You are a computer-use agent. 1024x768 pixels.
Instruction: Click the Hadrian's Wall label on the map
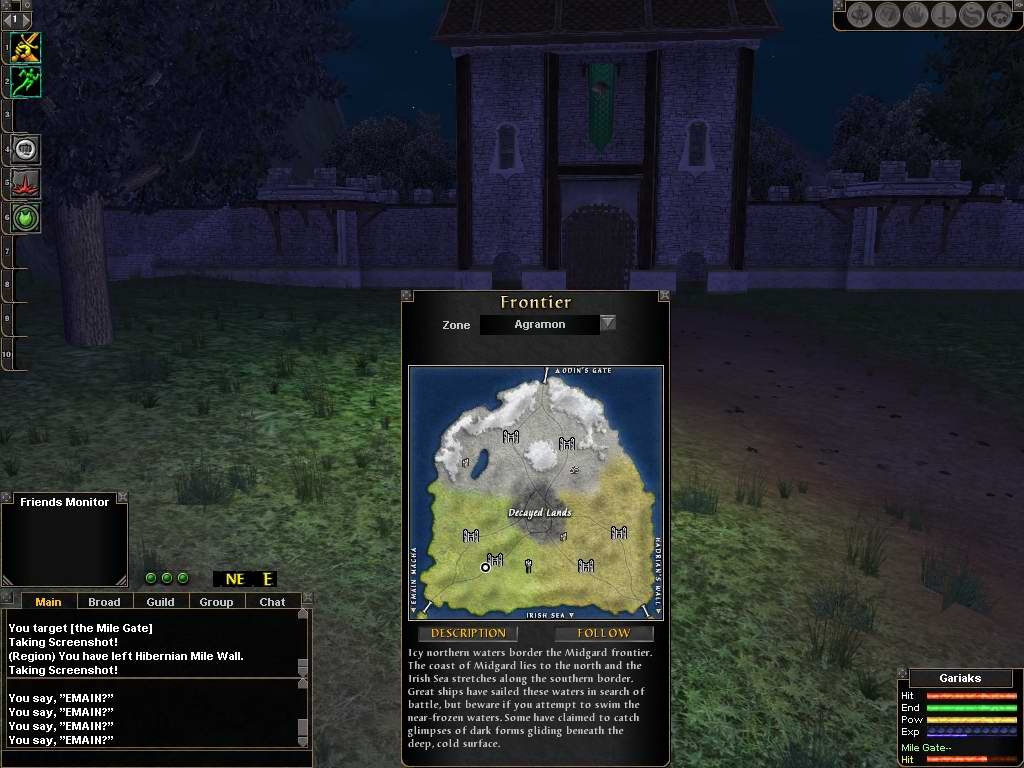click(x=656, y=574)
